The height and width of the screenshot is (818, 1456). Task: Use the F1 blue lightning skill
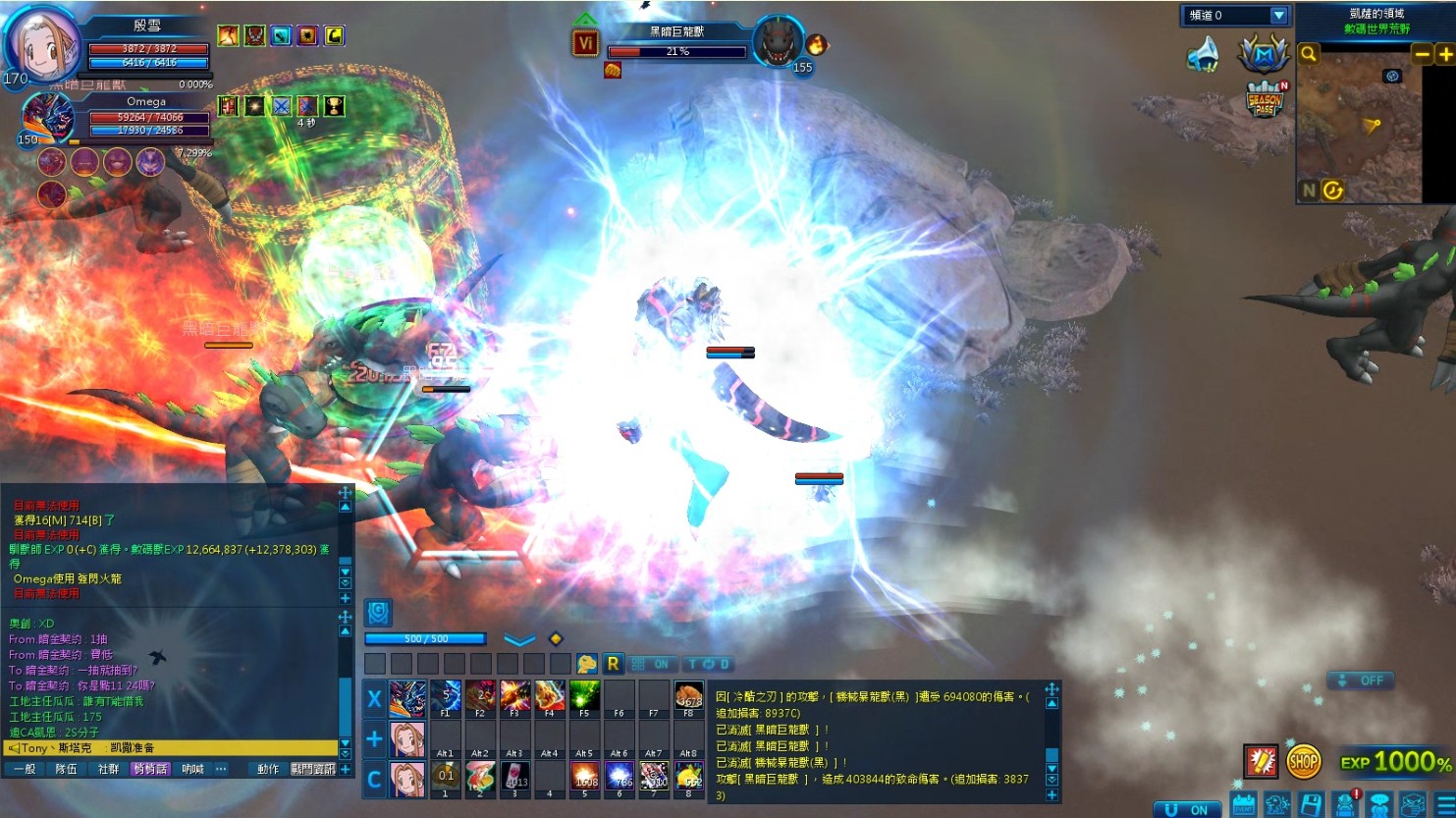445,696
